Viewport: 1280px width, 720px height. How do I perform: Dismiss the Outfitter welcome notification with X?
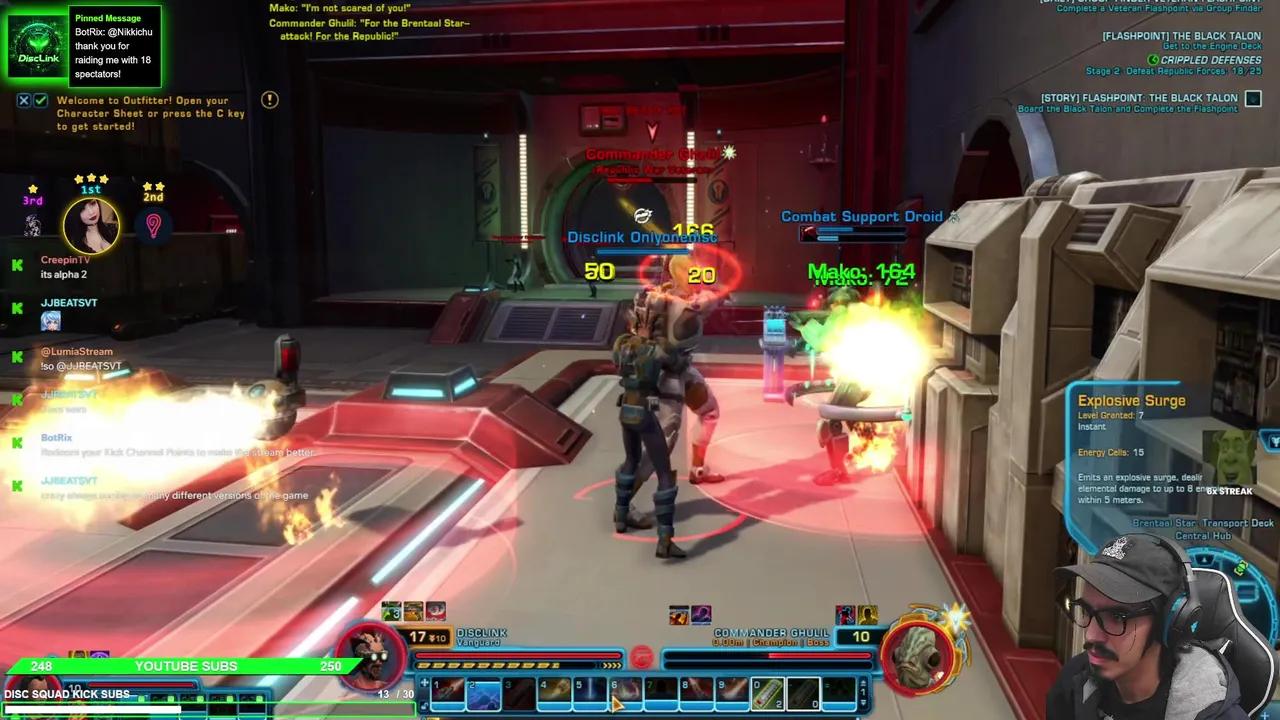[x=24, y=101]
